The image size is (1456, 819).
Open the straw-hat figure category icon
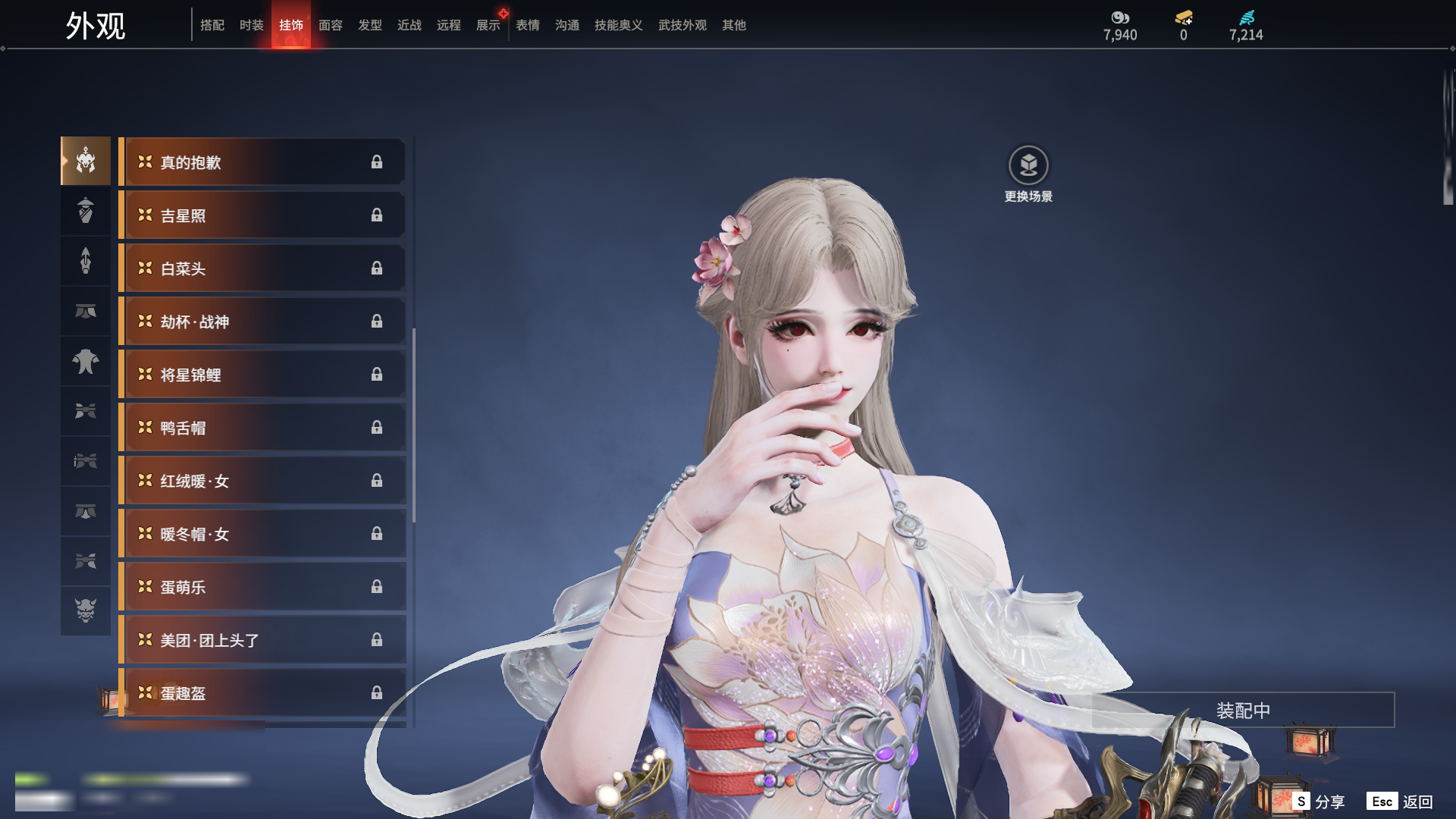click(86, 211)
